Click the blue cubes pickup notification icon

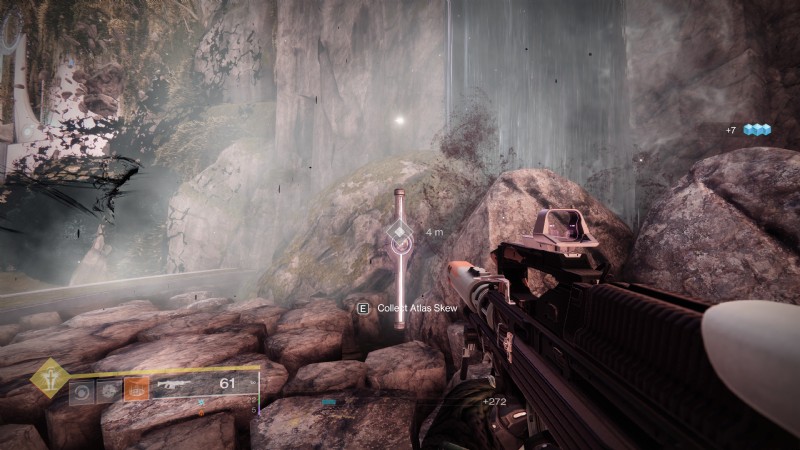click(758, 130)
